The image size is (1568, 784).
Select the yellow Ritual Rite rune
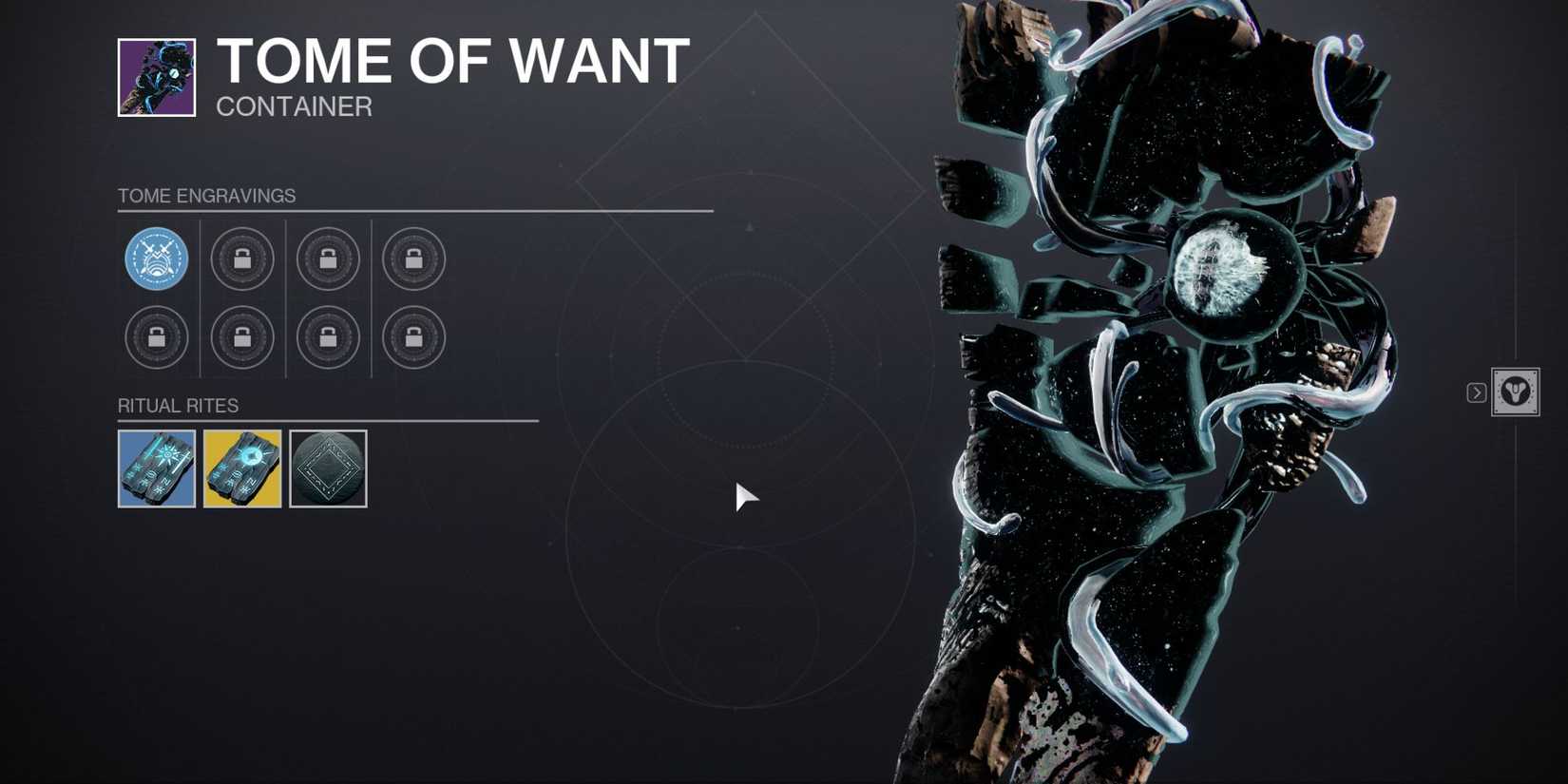(x=242, y=469)
